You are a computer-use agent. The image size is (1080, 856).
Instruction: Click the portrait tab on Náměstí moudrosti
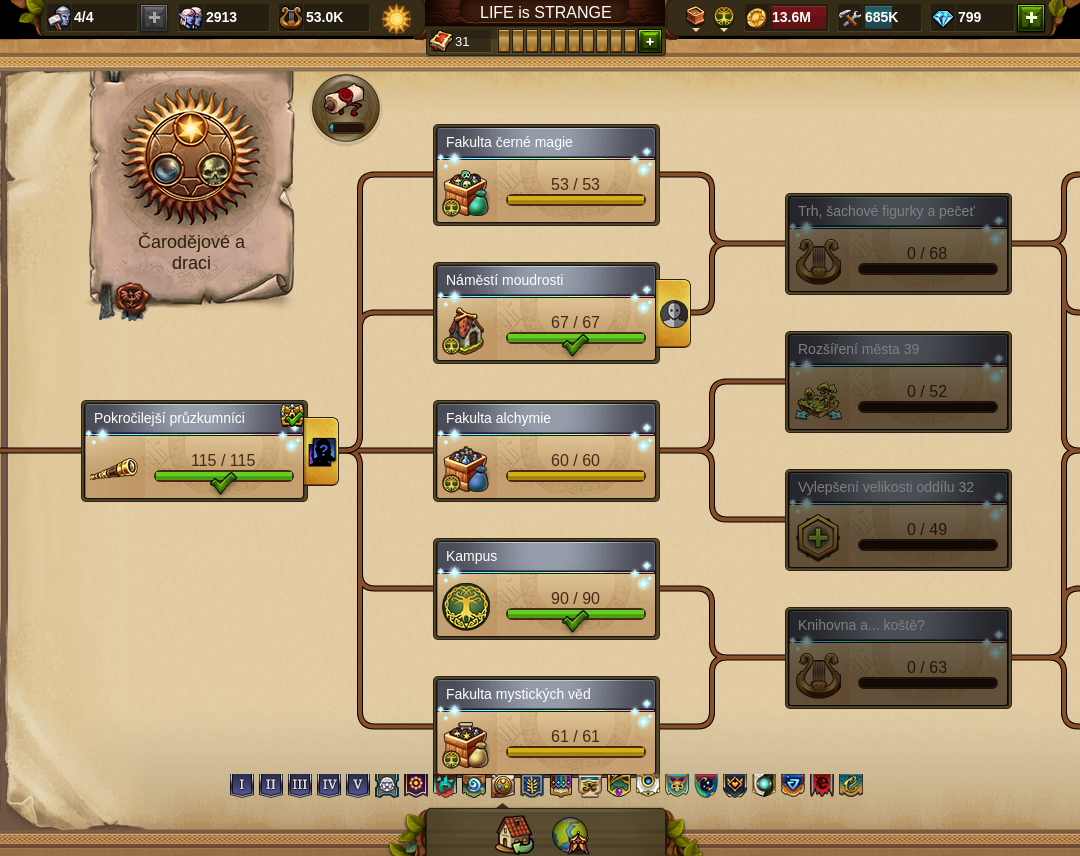[x=674, y=314]
